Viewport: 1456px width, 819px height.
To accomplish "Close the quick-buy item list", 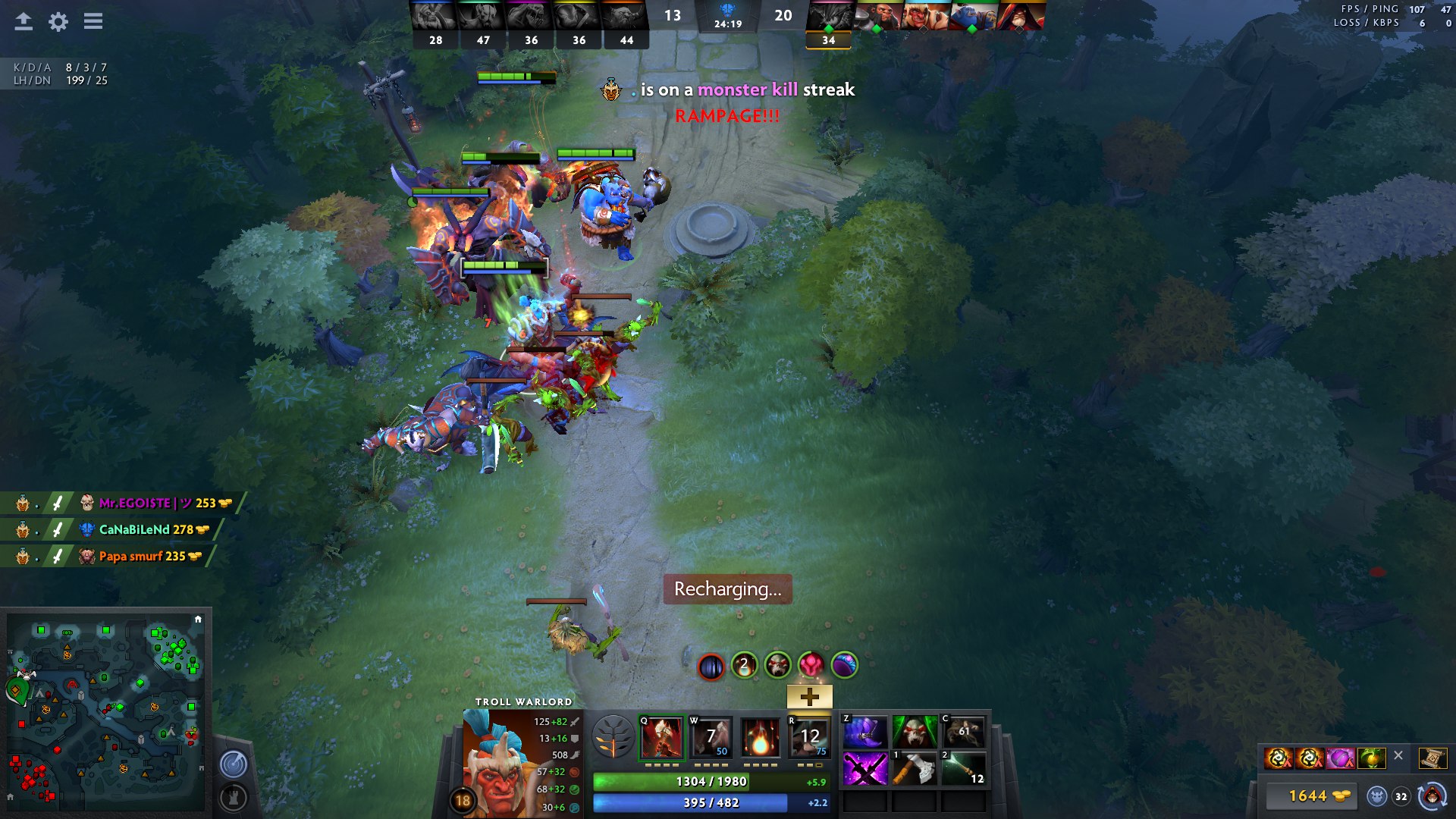I will [1398, 755].
